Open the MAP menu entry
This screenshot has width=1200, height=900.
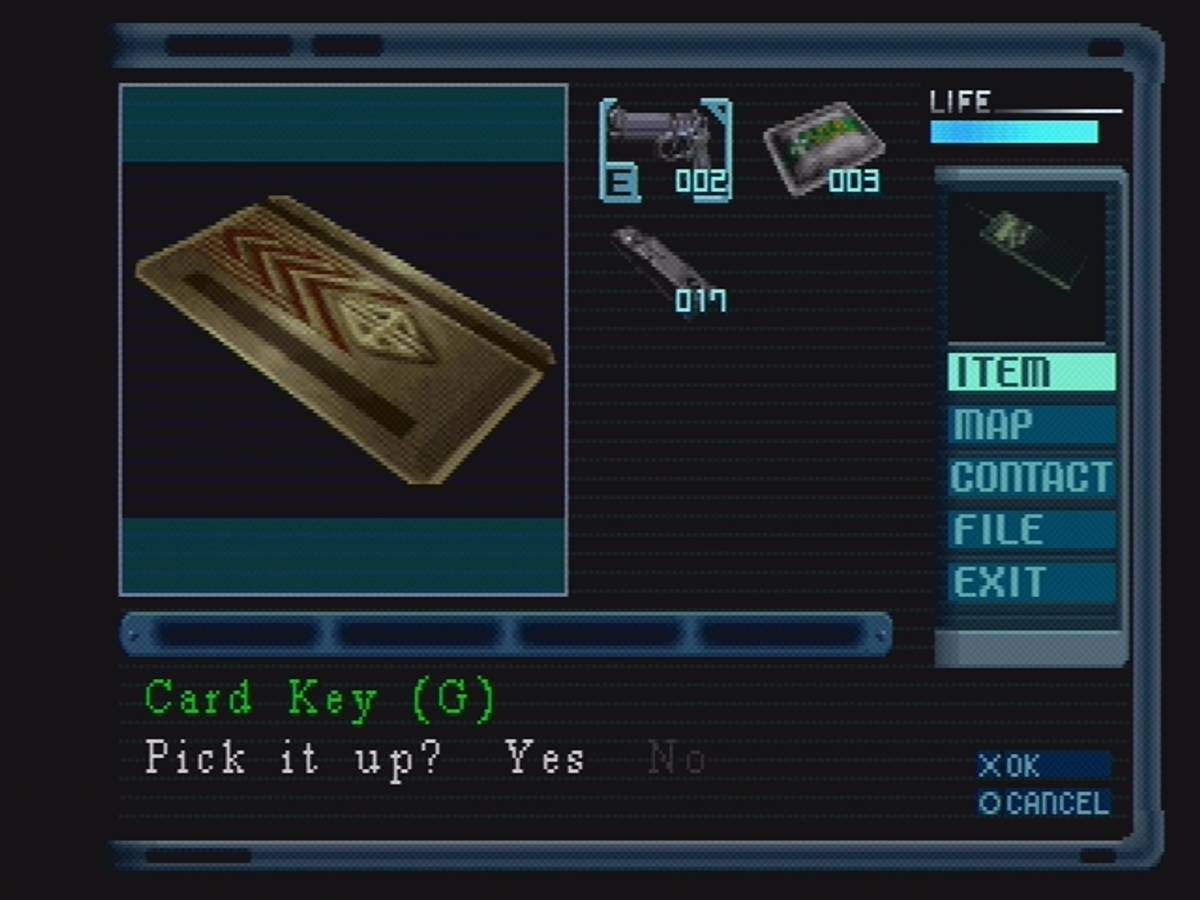1031,425
